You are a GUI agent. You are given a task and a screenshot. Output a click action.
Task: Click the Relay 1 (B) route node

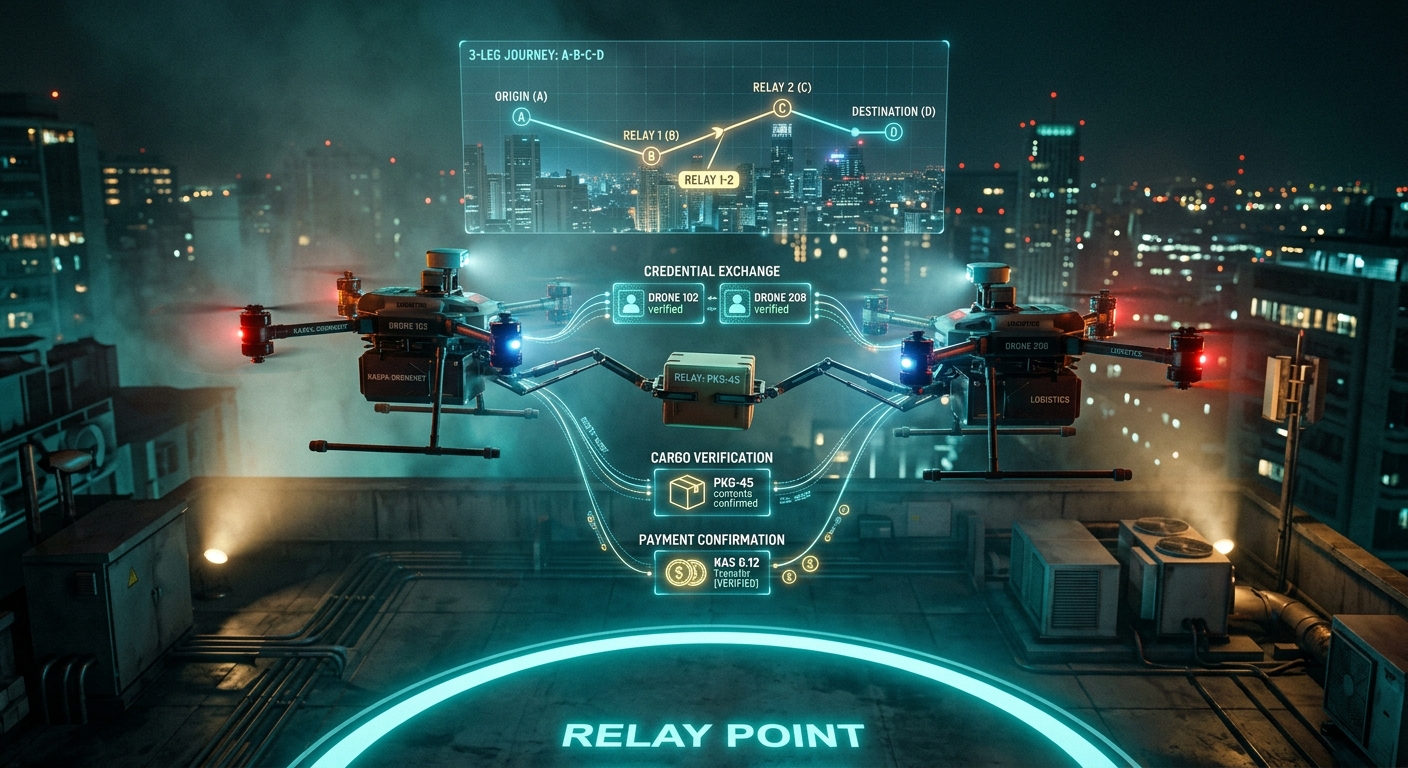click(651, 155)
